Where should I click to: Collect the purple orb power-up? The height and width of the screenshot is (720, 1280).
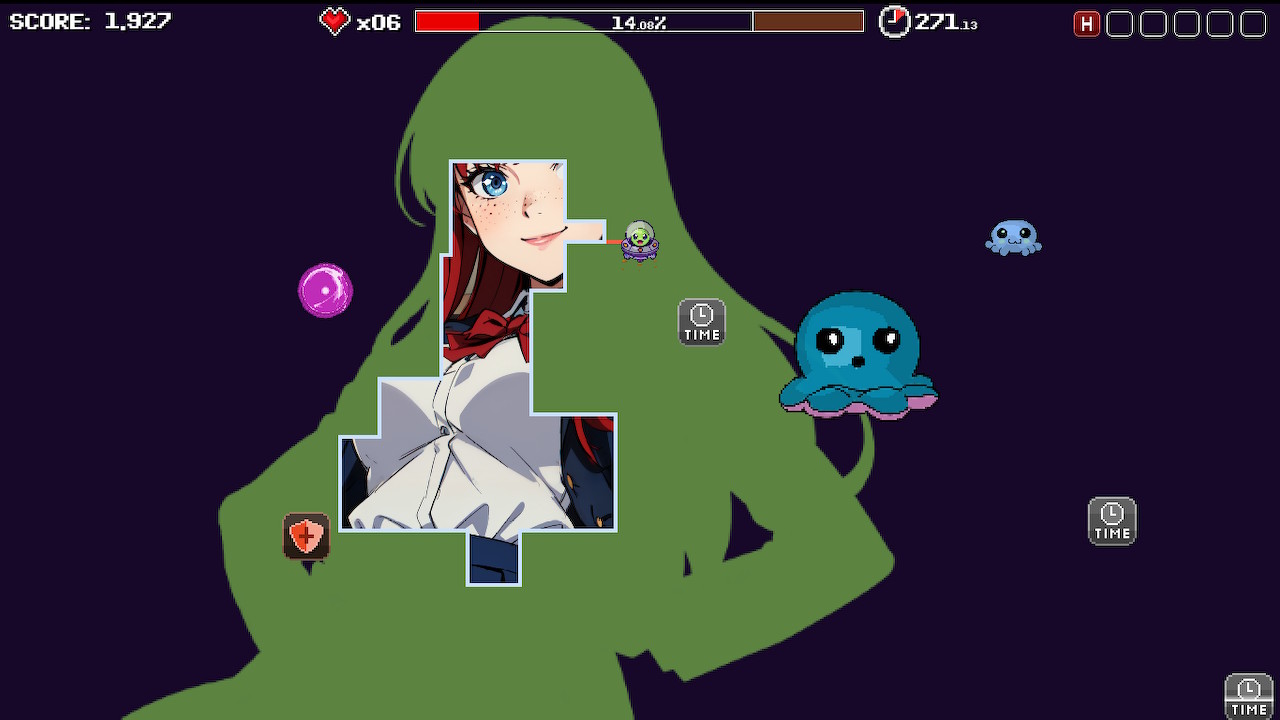(326, 289)
